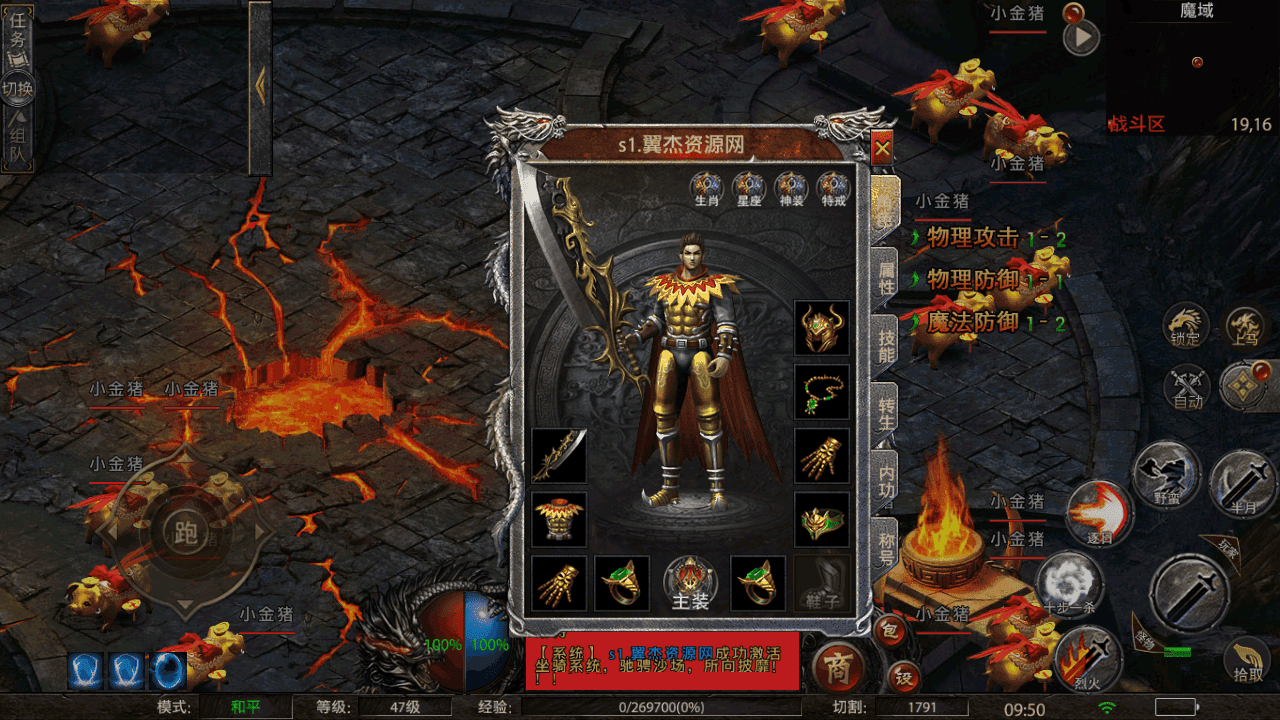
Task: Tap the 拾取 pickup button
Action: click(1247, 661)
